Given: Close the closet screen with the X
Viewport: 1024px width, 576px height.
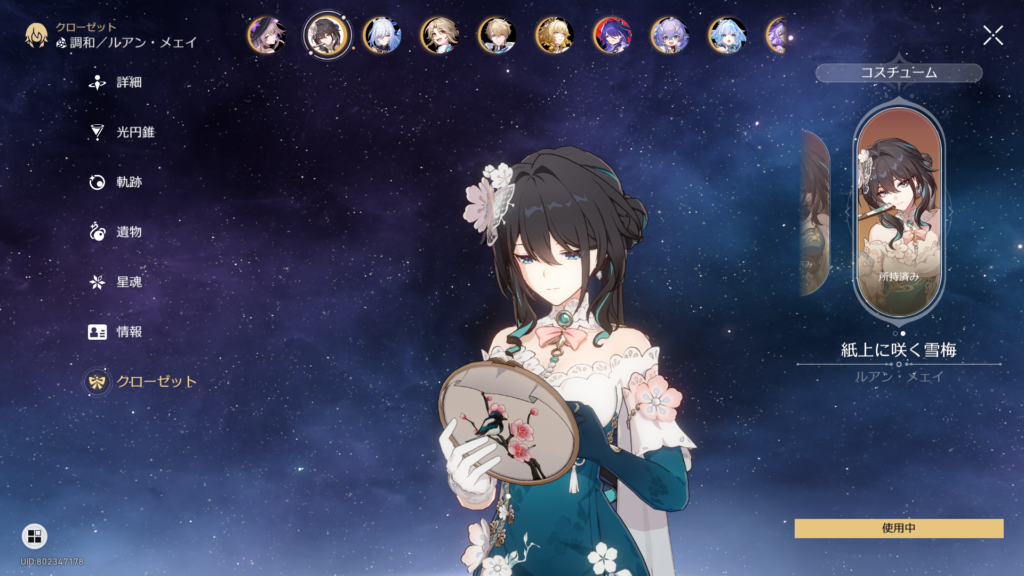Looking at the screenshot, I should point(993,36).
